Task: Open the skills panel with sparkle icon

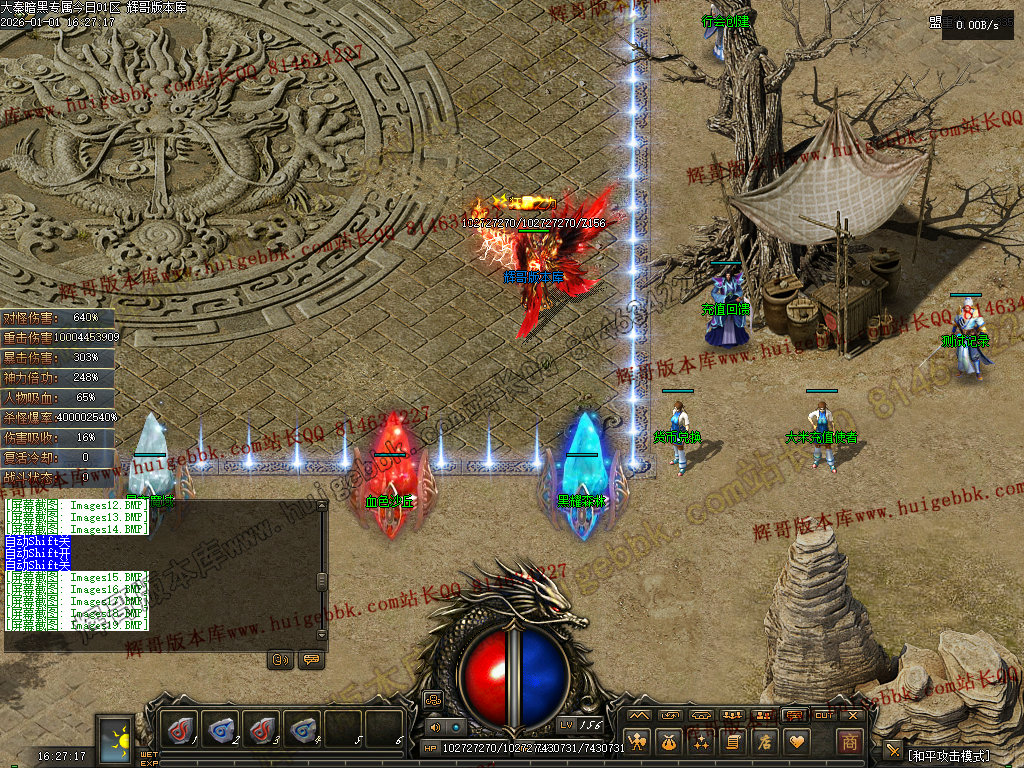Action: (701, 742)
